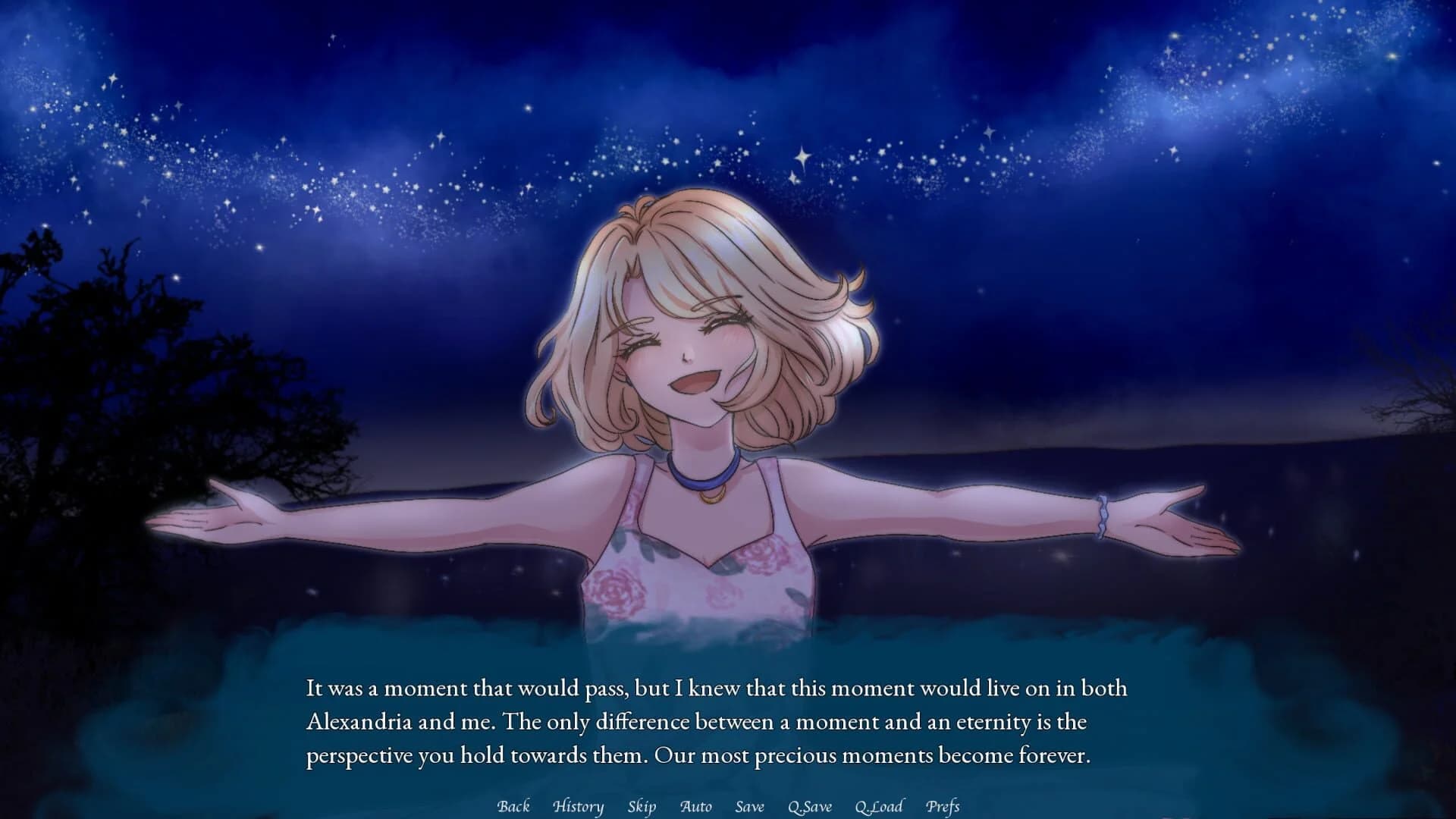Click the bracelet on her outstretched right arm
1456x819 pixels.
[1103, 518]
